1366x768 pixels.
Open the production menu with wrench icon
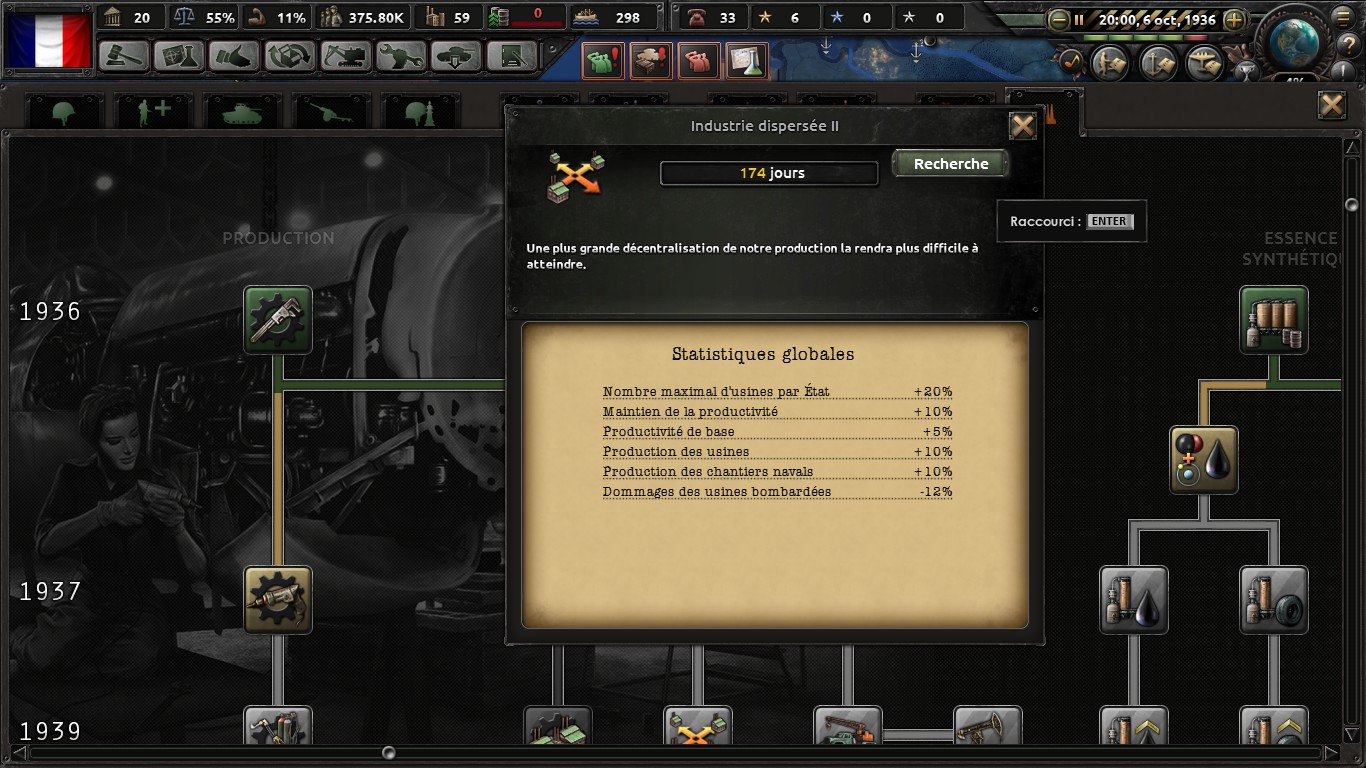(x=401, y=55)
